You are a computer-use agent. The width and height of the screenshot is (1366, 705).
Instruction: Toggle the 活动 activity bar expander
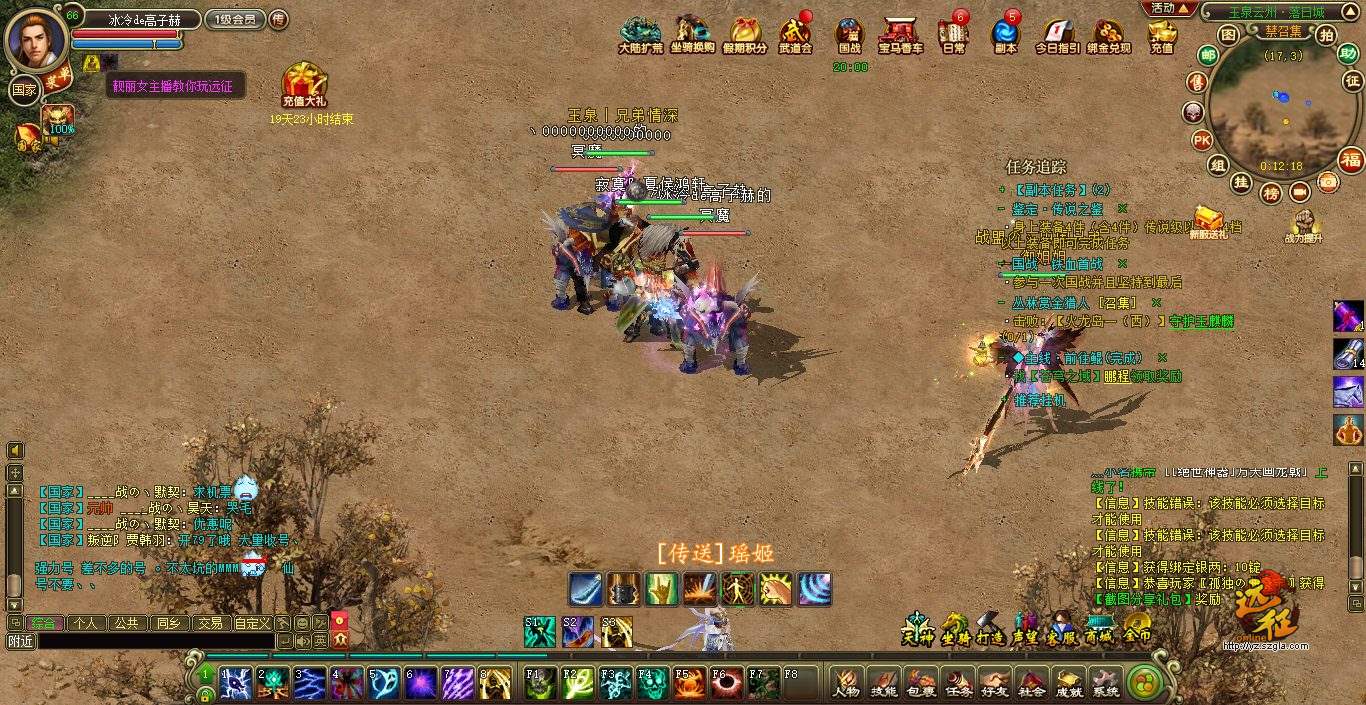1169,8
